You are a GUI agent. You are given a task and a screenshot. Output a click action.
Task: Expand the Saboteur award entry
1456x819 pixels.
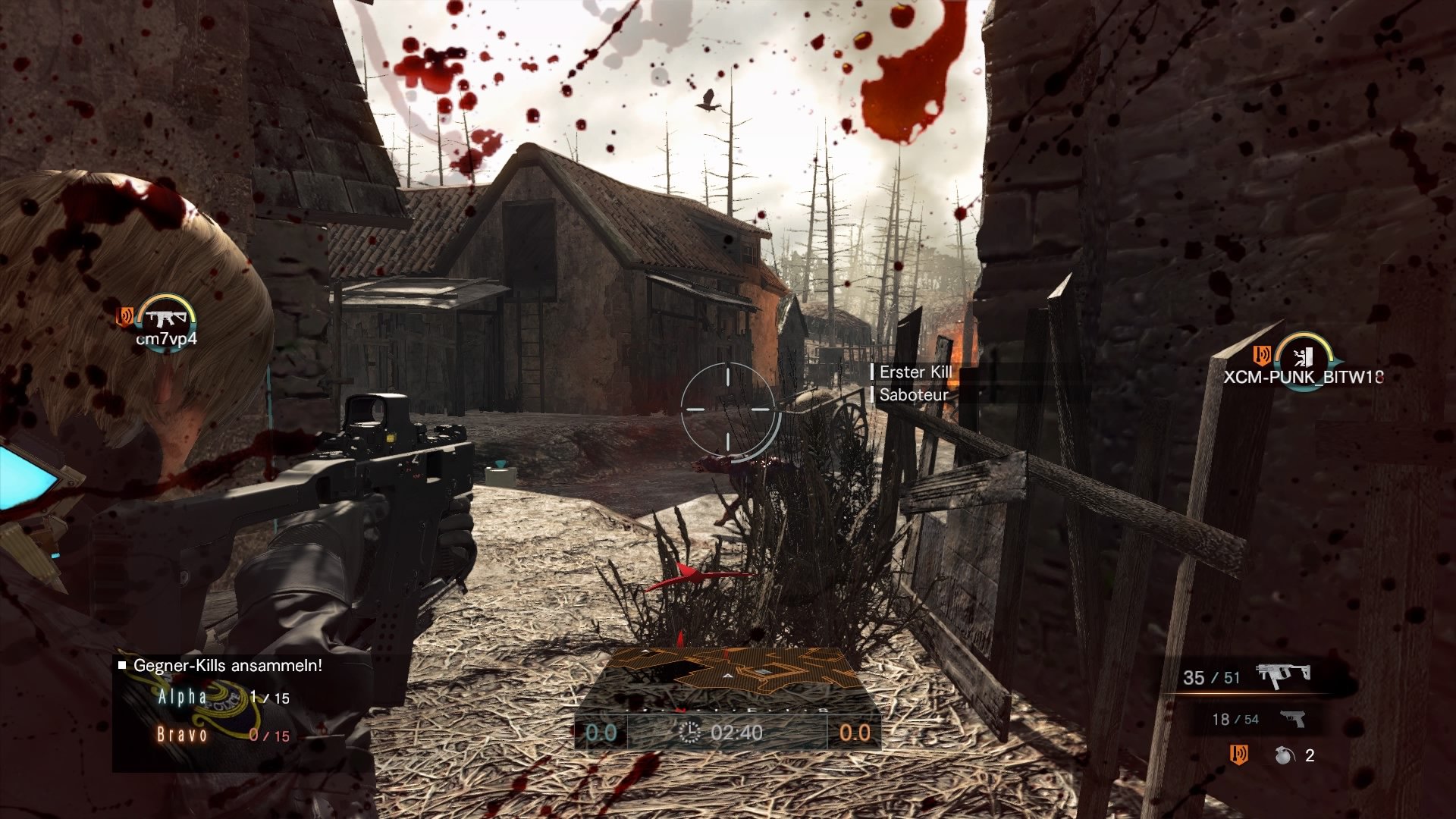(x=912, y=395)
